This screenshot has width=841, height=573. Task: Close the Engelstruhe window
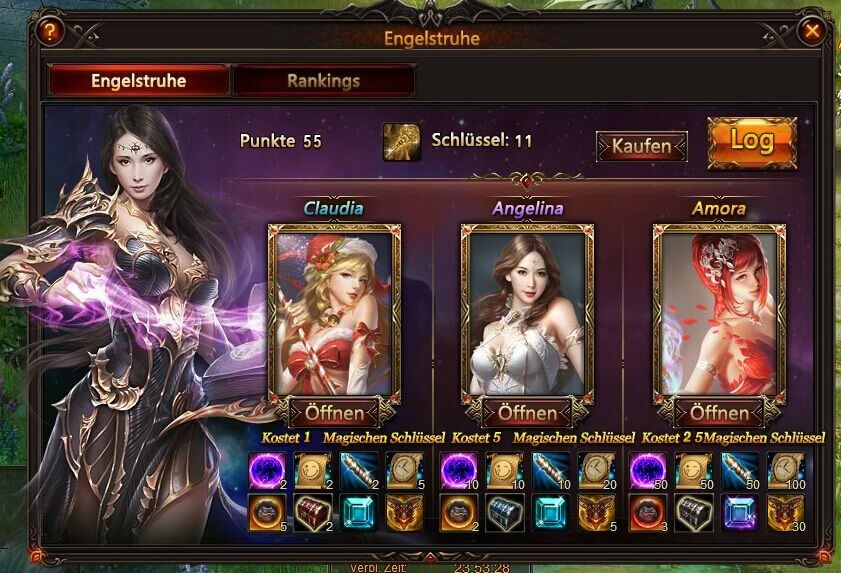tap(812, 31)
